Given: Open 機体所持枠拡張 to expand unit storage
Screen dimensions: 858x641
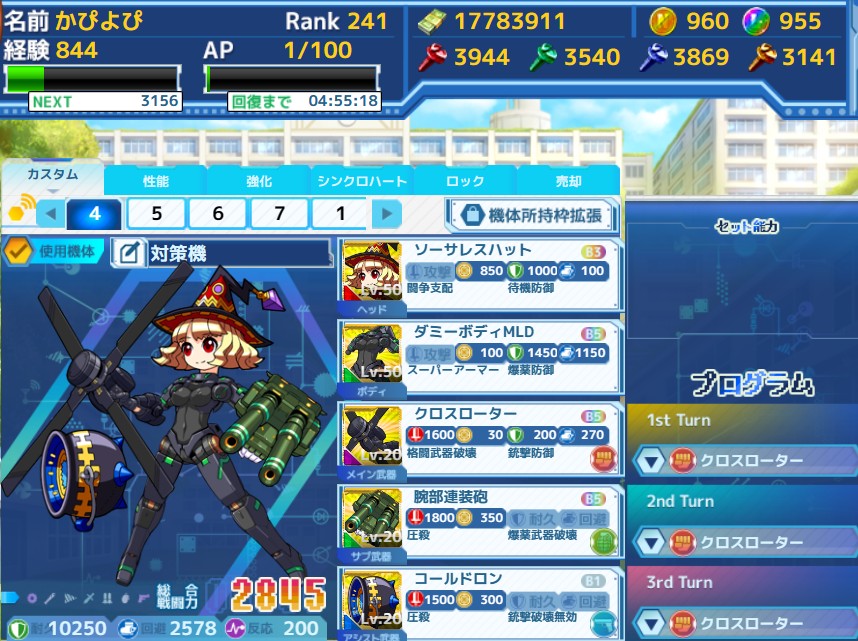Looking at the screenshot, I should pos(531,214).
